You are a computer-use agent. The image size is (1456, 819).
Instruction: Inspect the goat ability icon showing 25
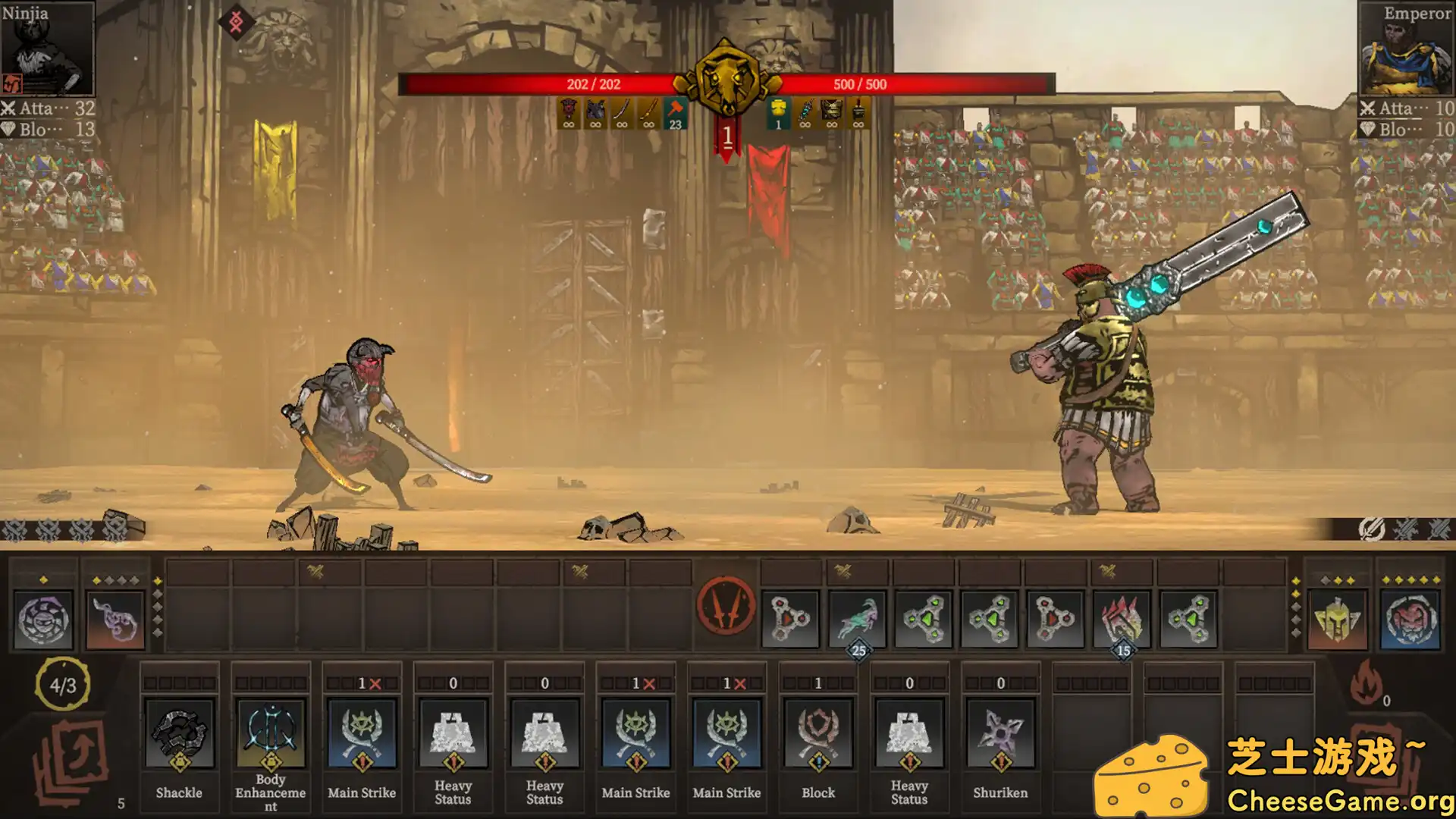click(x=858, y=620)
